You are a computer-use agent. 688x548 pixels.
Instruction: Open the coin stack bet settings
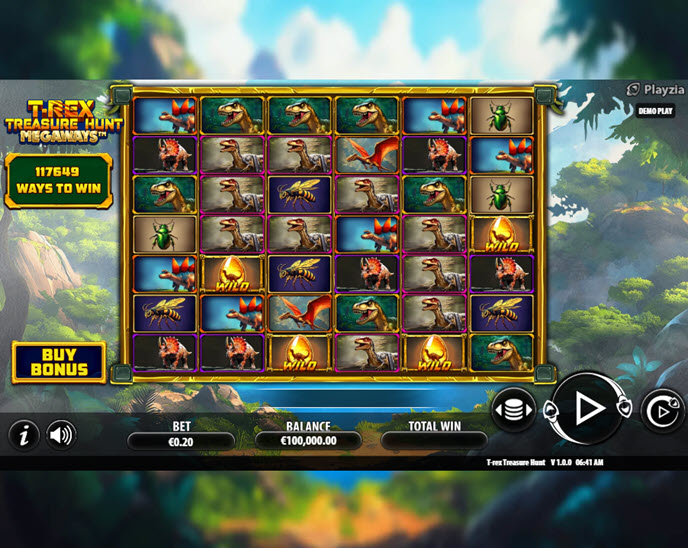[513, 410]
